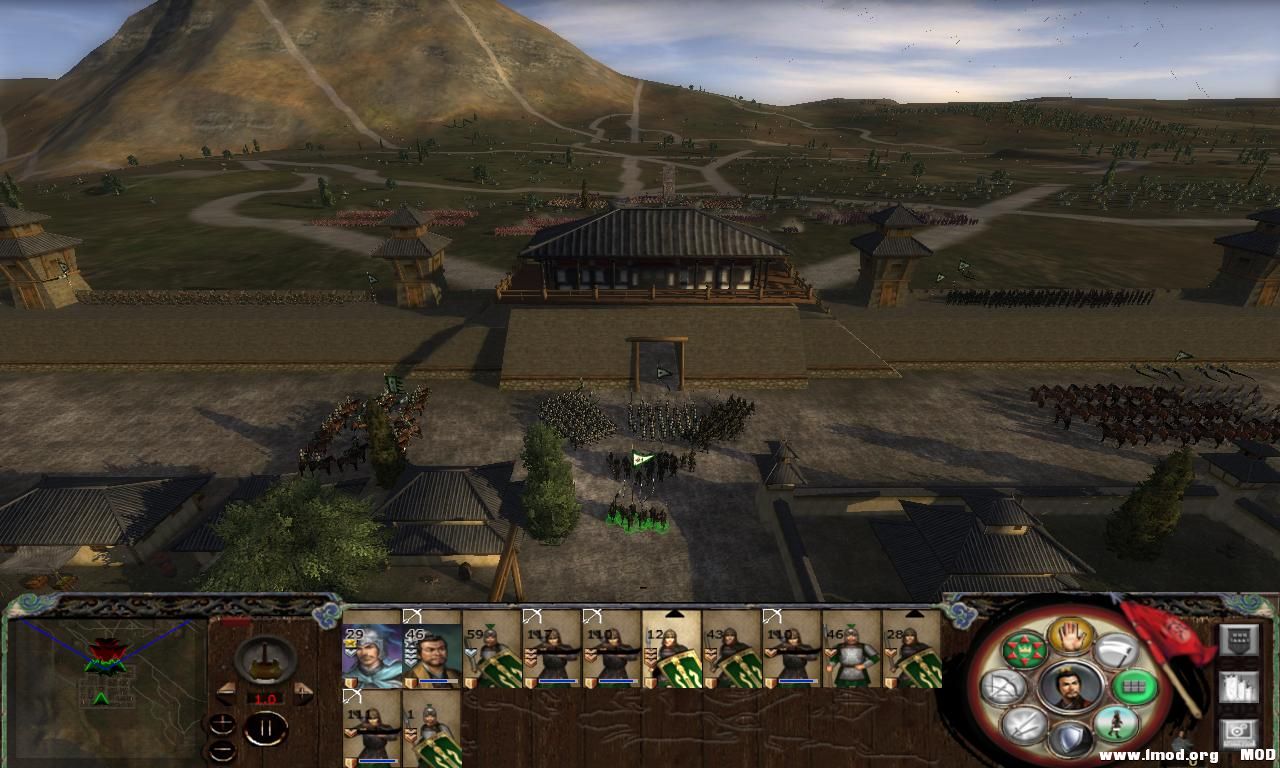
Task: Toggle run mode with the running soldier icon
Action: (1115, 724)
